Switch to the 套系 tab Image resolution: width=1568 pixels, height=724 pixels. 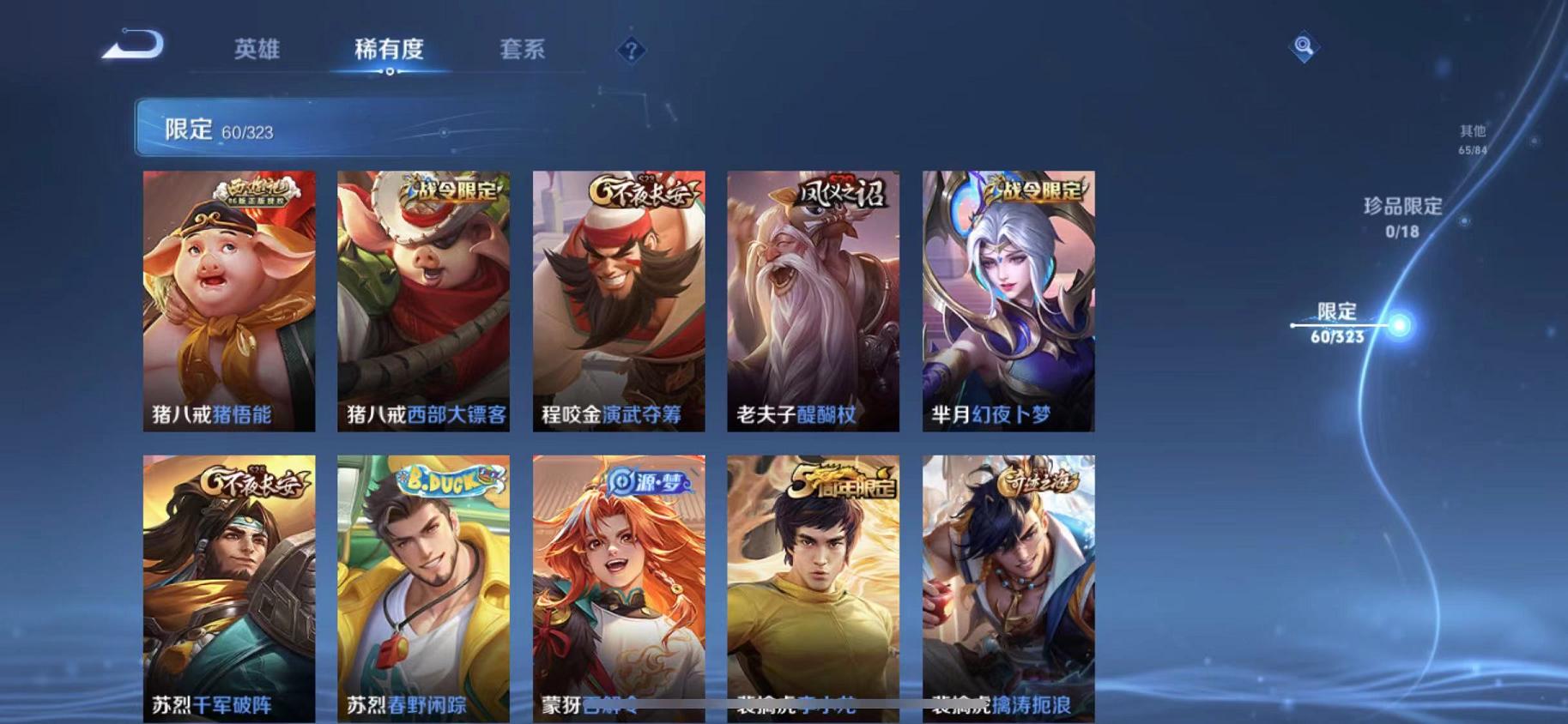coord(522,50)
